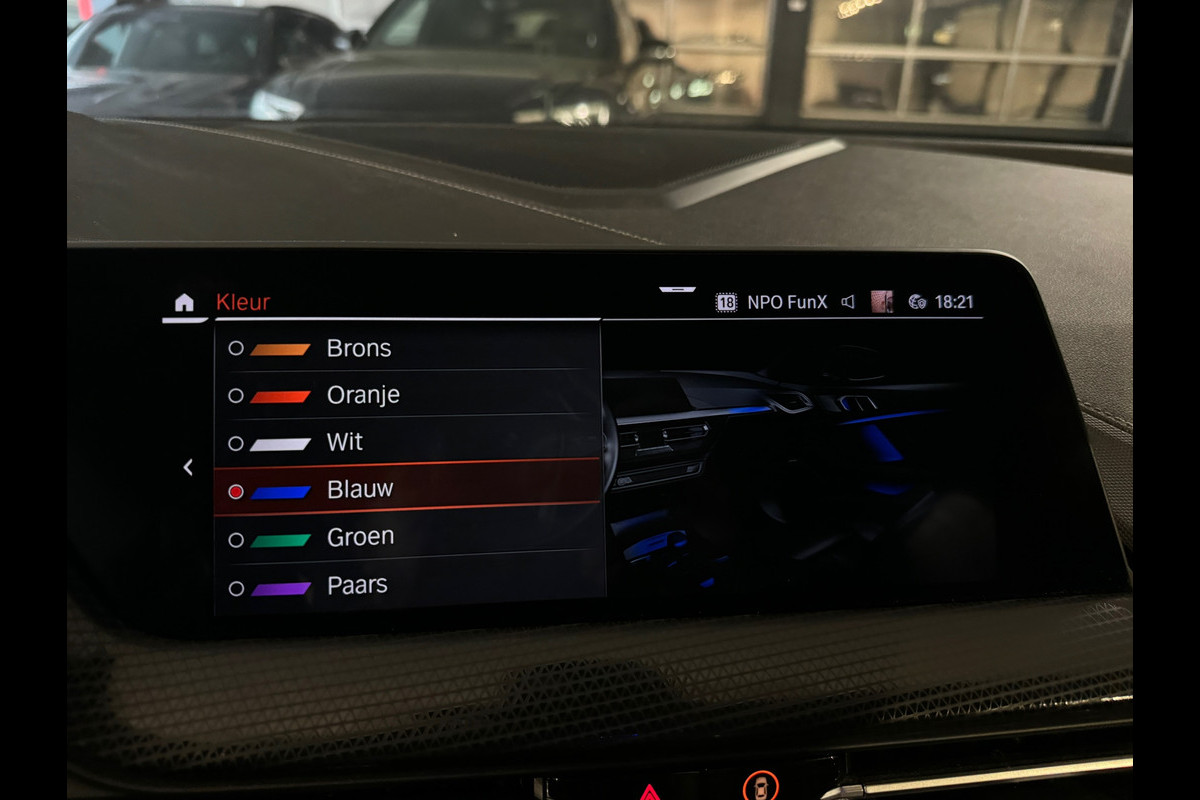
Task: Choose Oranje as ambient light colour
Action: 362,395
